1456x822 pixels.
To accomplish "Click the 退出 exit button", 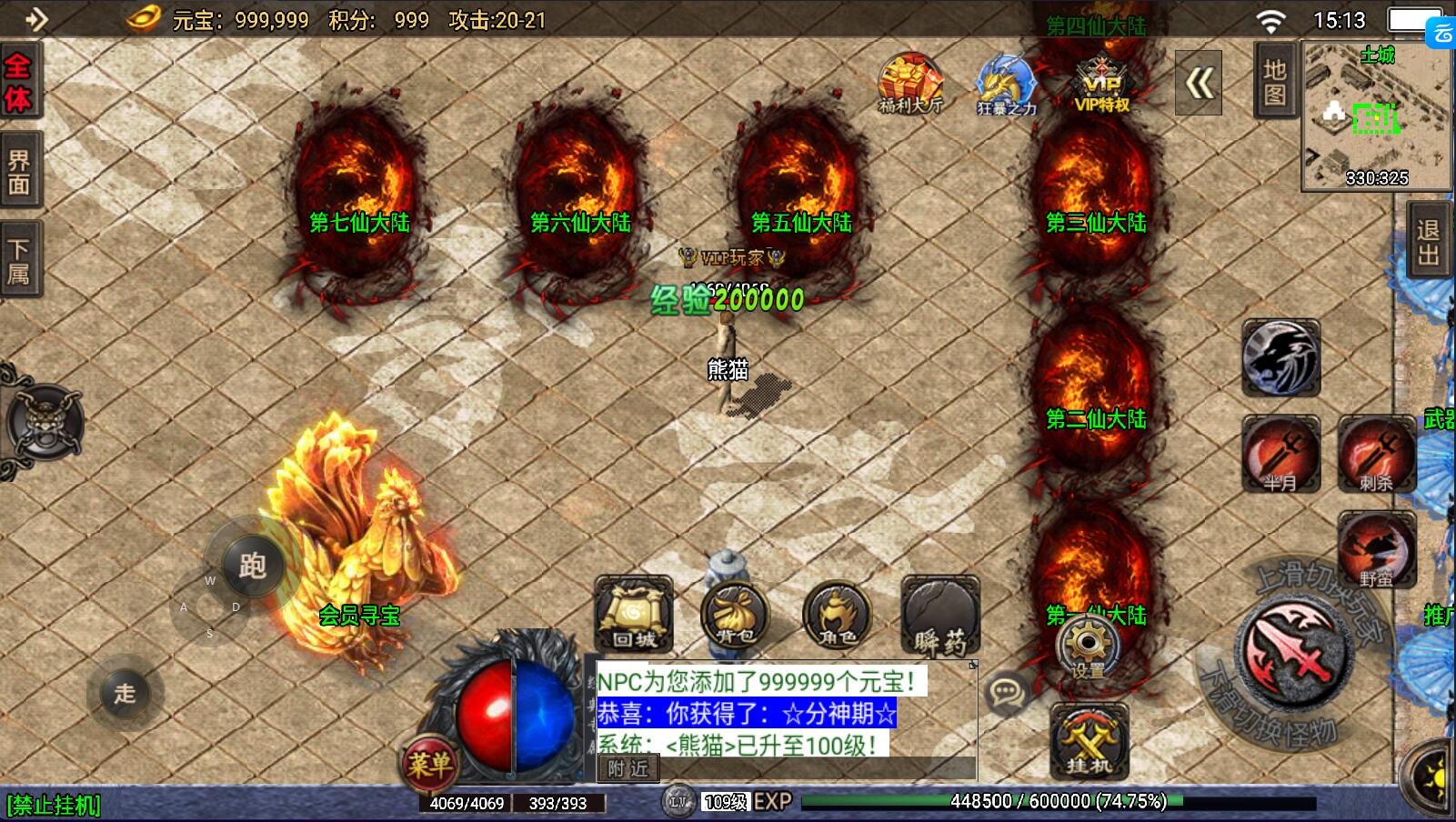I will 1428,242.
